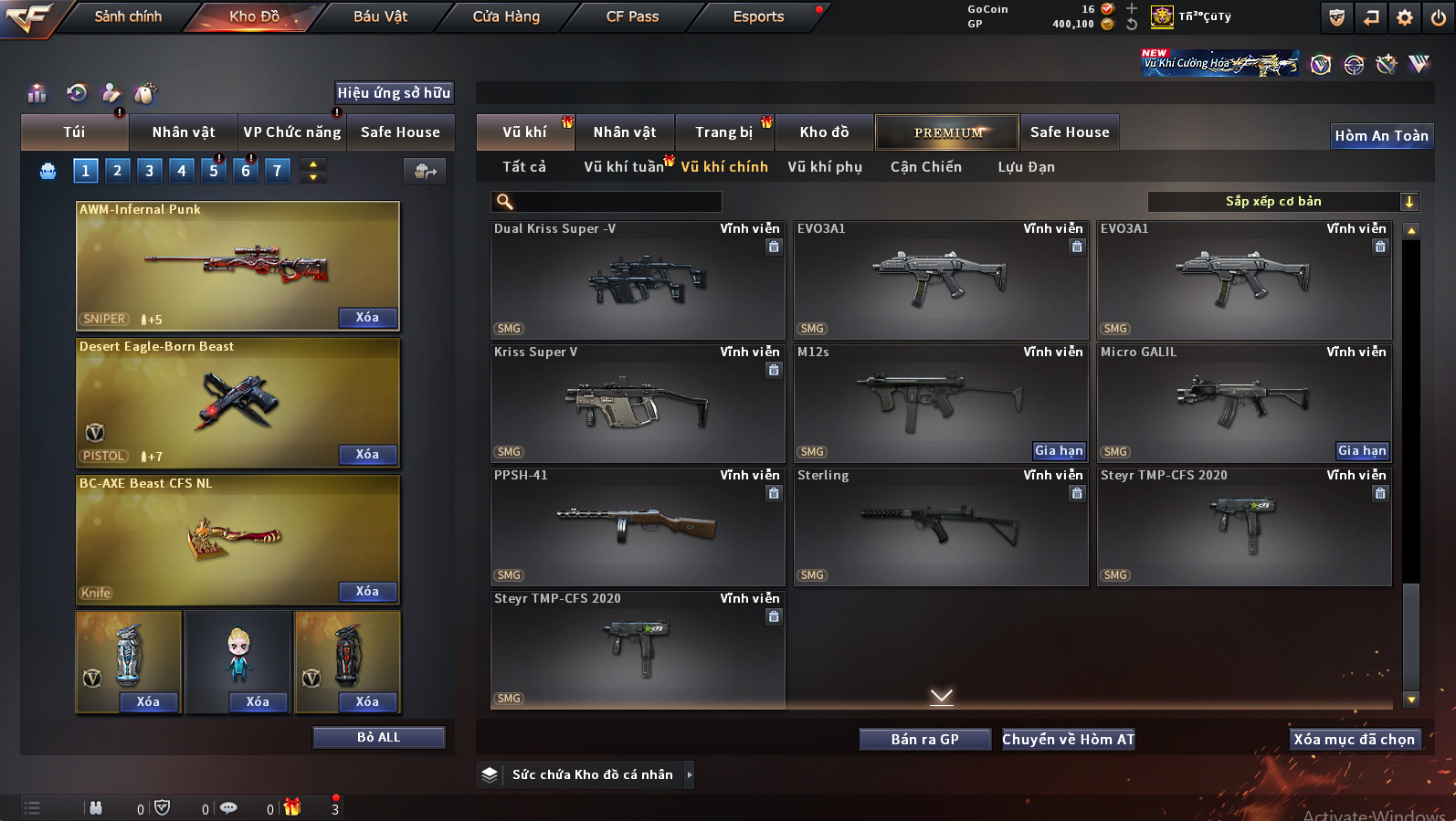
Task: Remove AWM-Infernal Punk with Xóa
Action: pyautogui.click(x=367, y=318)
